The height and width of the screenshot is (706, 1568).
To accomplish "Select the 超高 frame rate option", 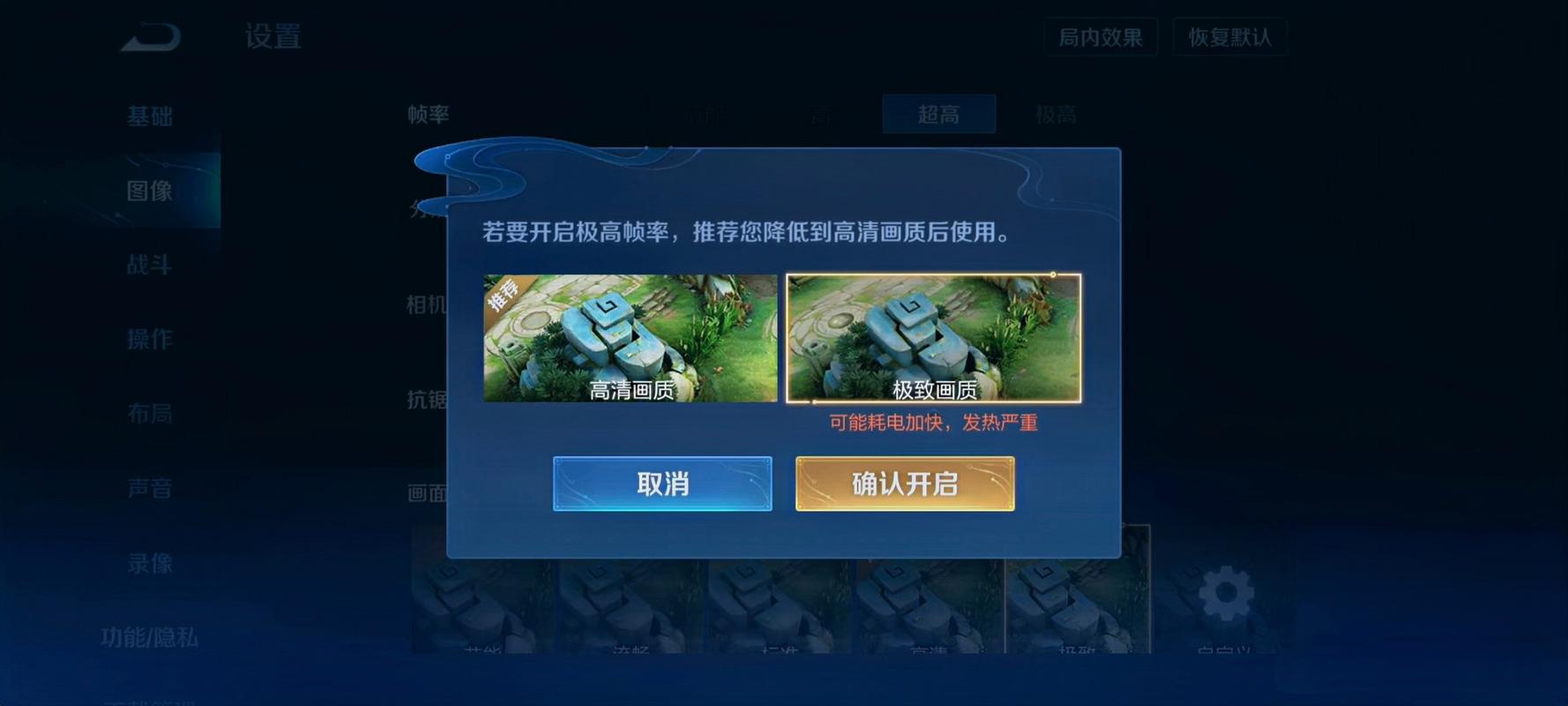I will tap(938, 114).
